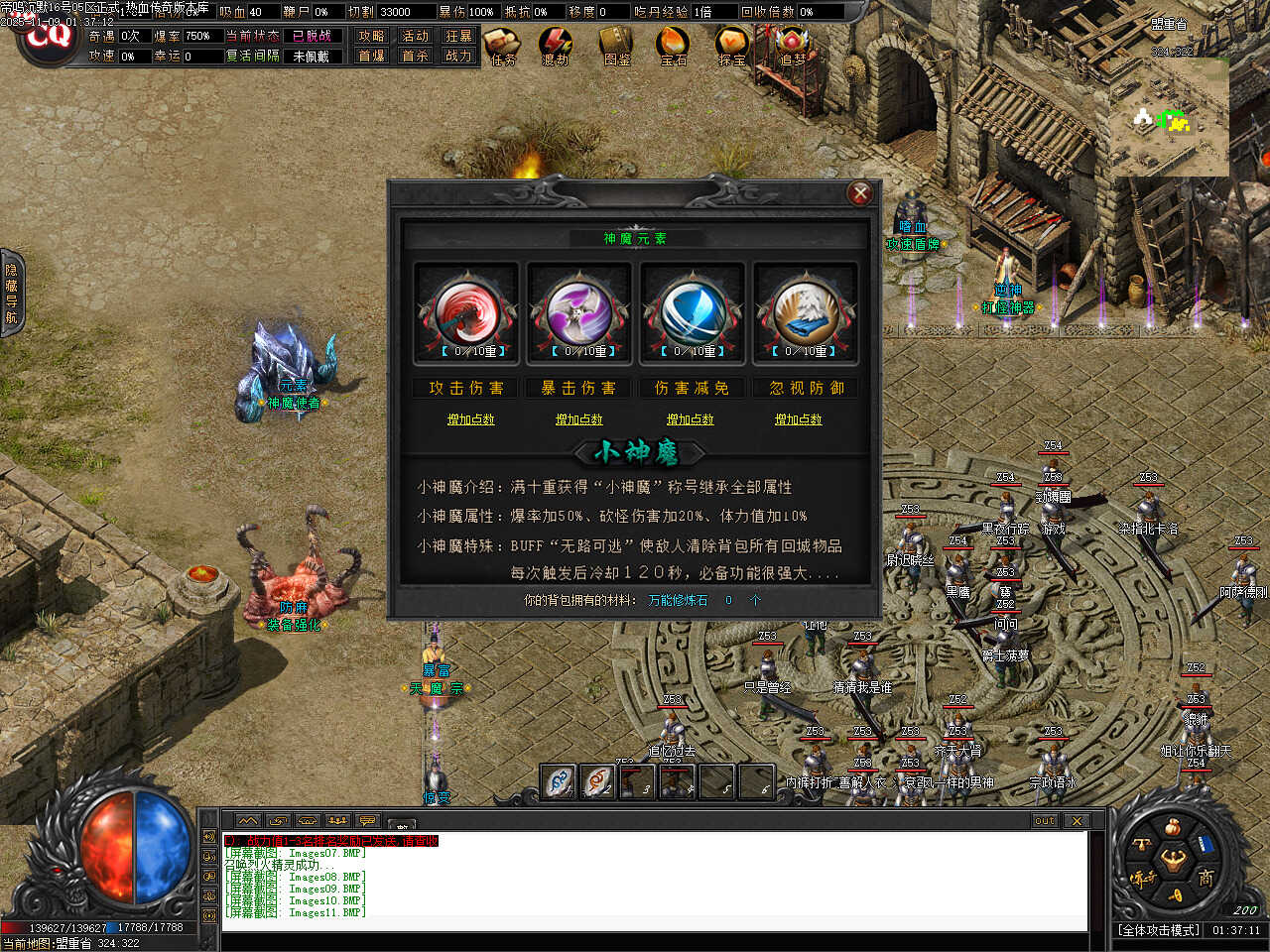Open the 任务 quest menu
This screenshot has width=1270, height=952.
[504, 46]
